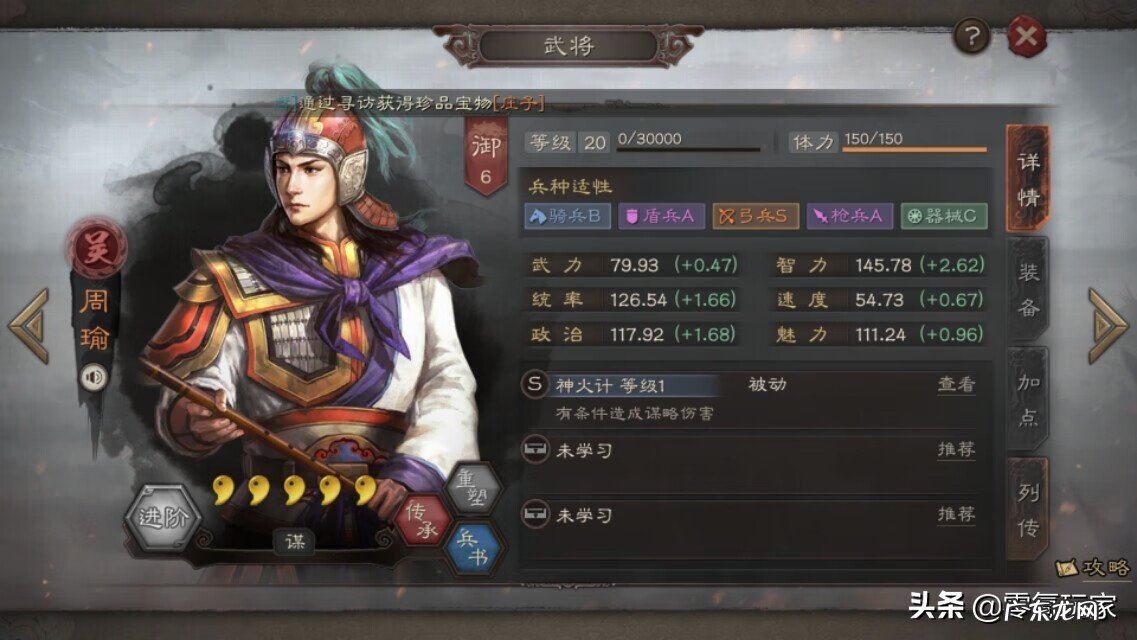View the 神火计 skill via 查看
This screenshot has height=640, width=1137.
[955, 384]
